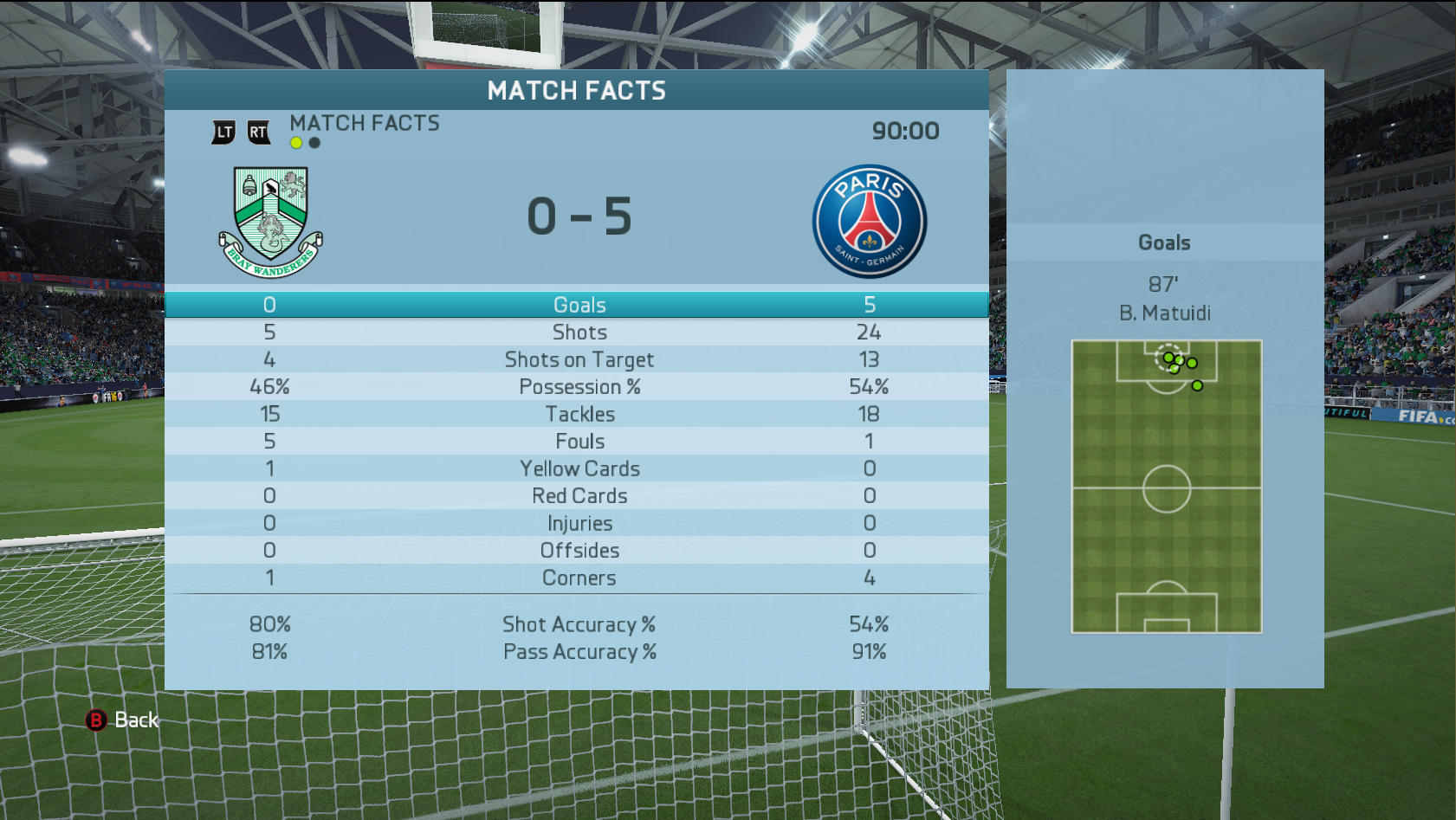
Task: Select the Yellow Cards row
Action: (579, 468)
